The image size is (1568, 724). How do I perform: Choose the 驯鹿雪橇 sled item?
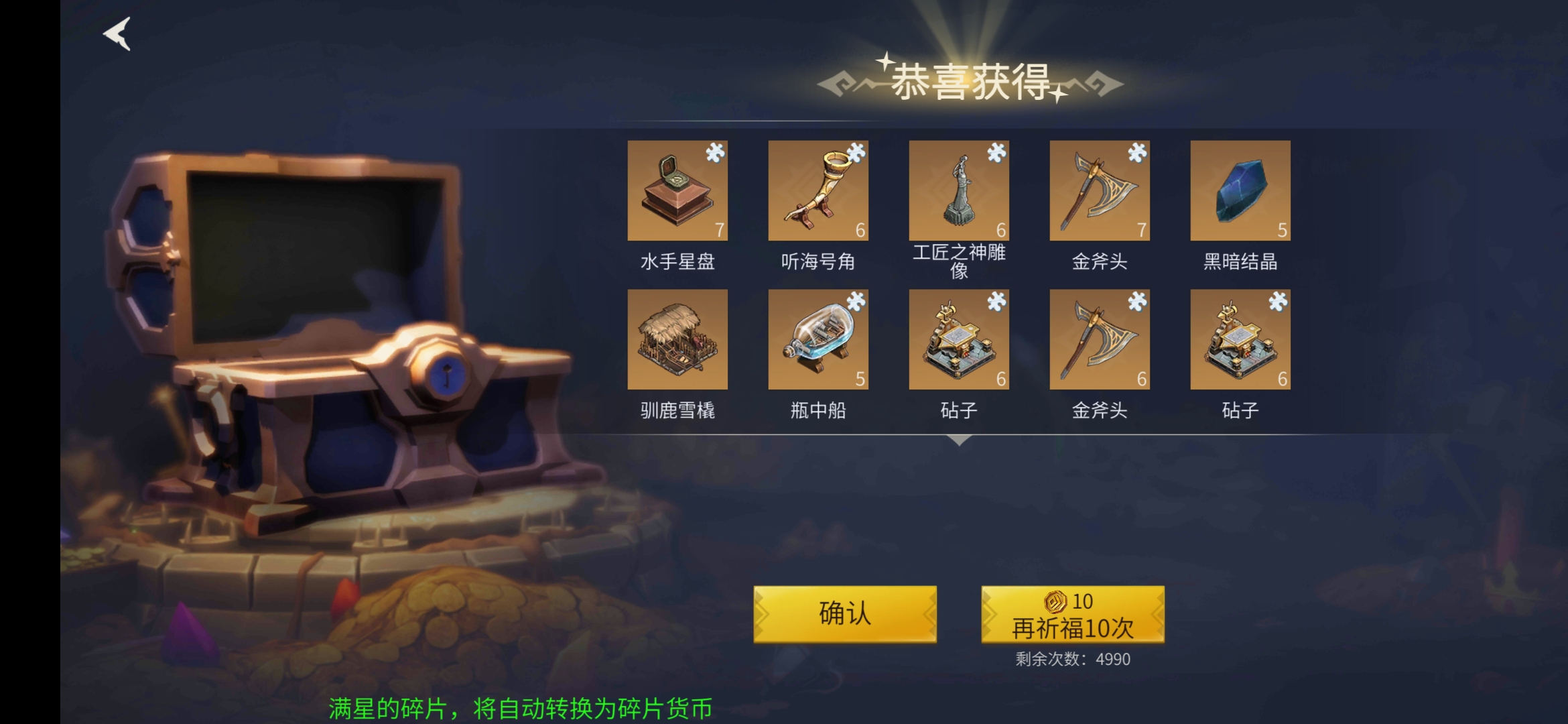coord(677,339)
